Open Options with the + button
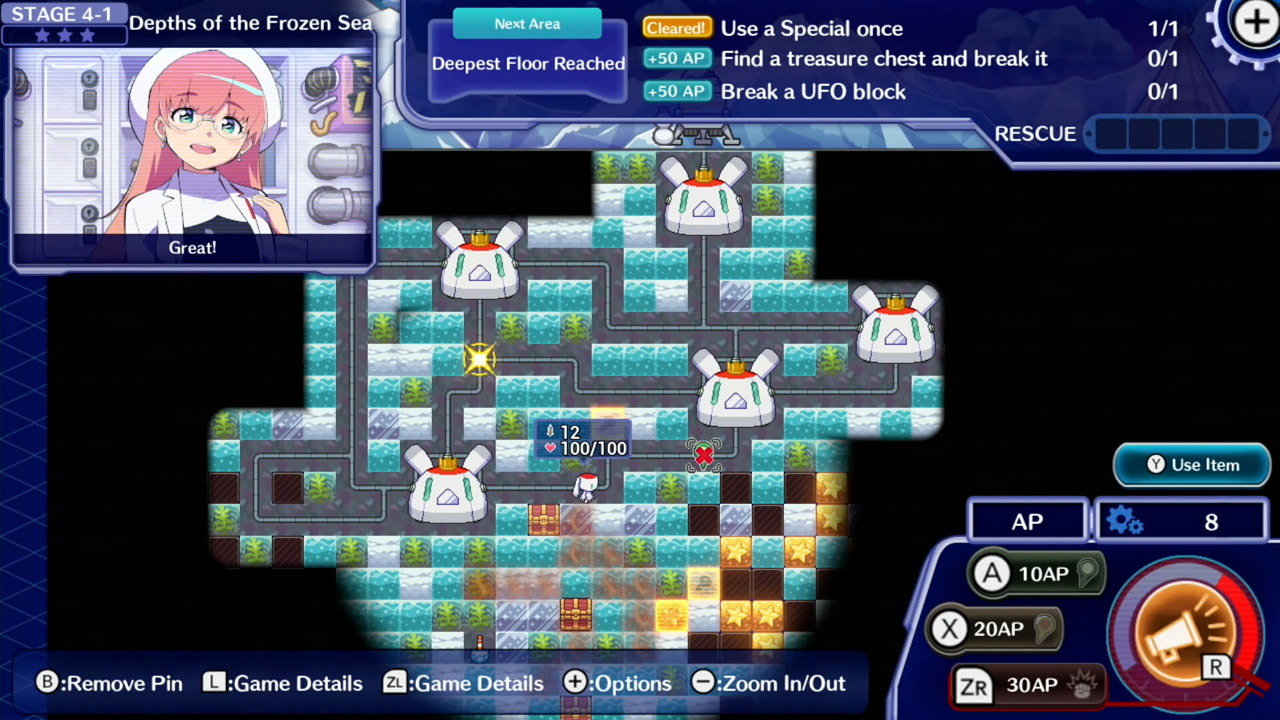Screen dimensions: 1280x720 tap(617, 683)
